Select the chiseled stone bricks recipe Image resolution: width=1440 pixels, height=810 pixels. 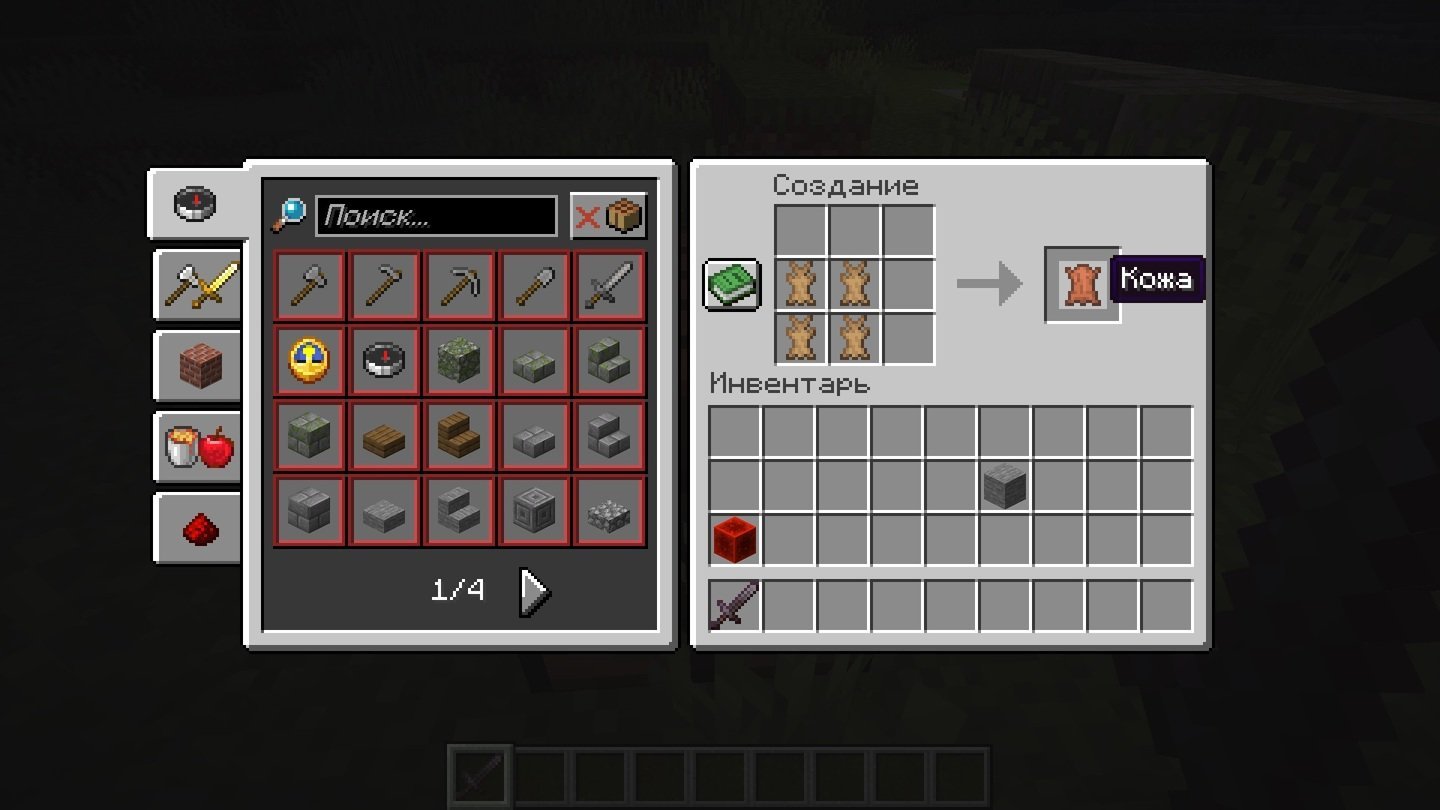[535, 511]
